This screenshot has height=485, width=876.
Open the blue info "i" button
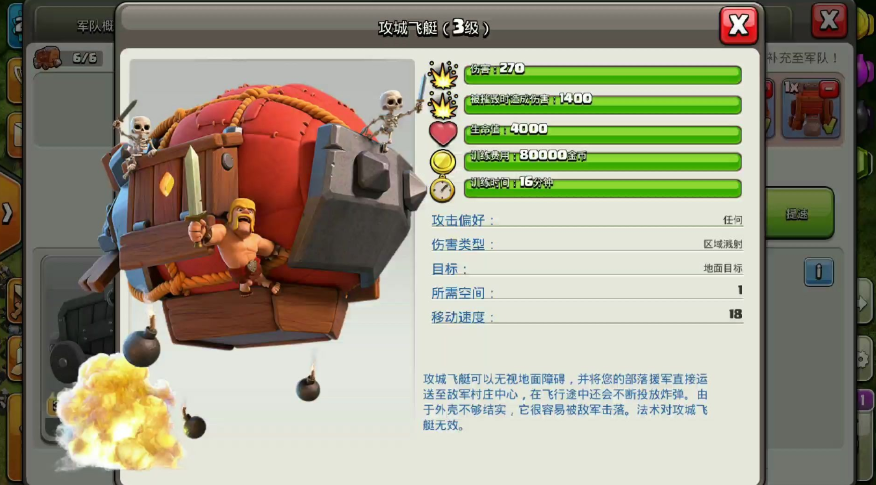pos(819,272)
